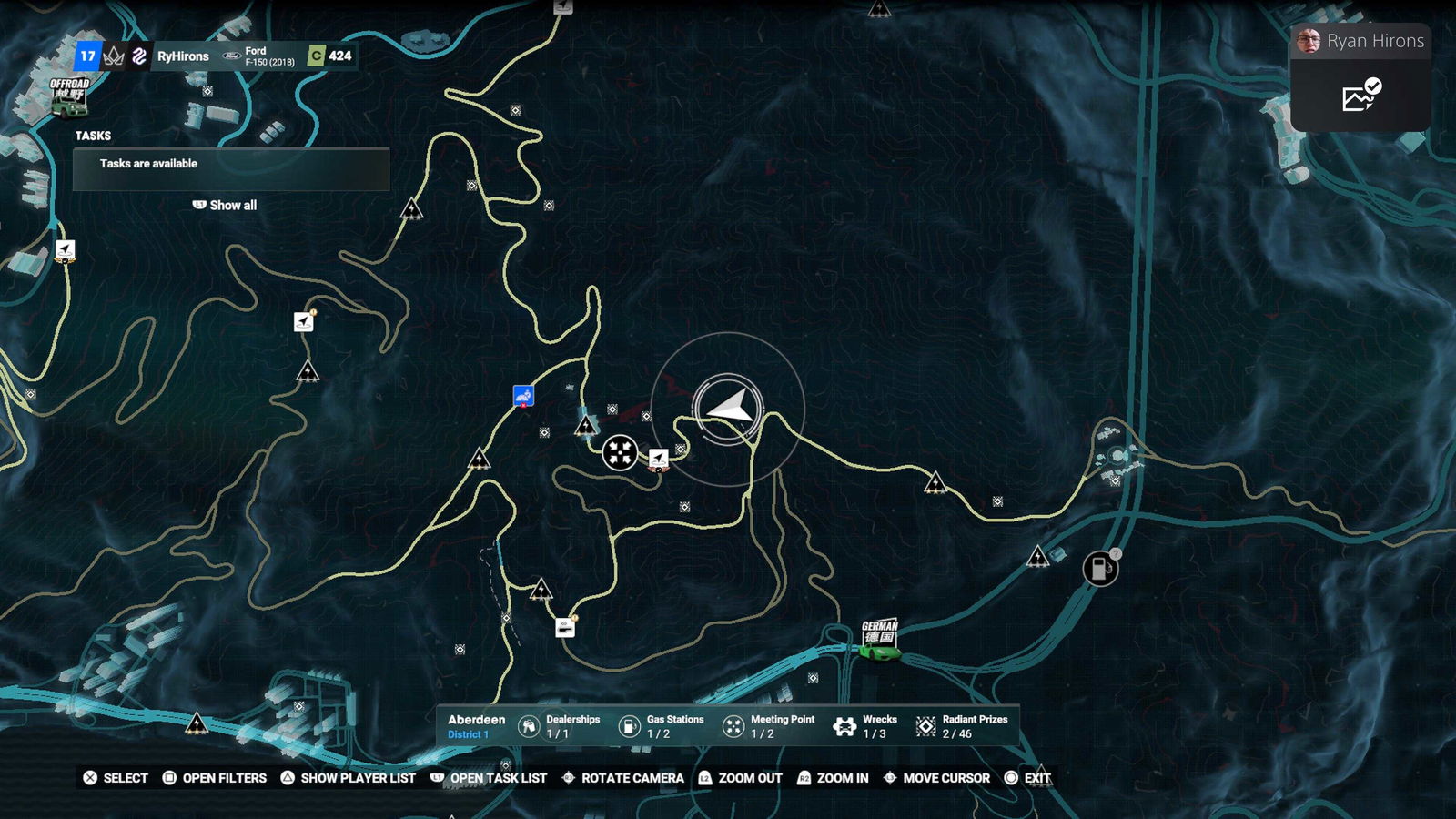Click the gas station pump marker
The image size is (1456, 819).
click(x=1100, y=569)
